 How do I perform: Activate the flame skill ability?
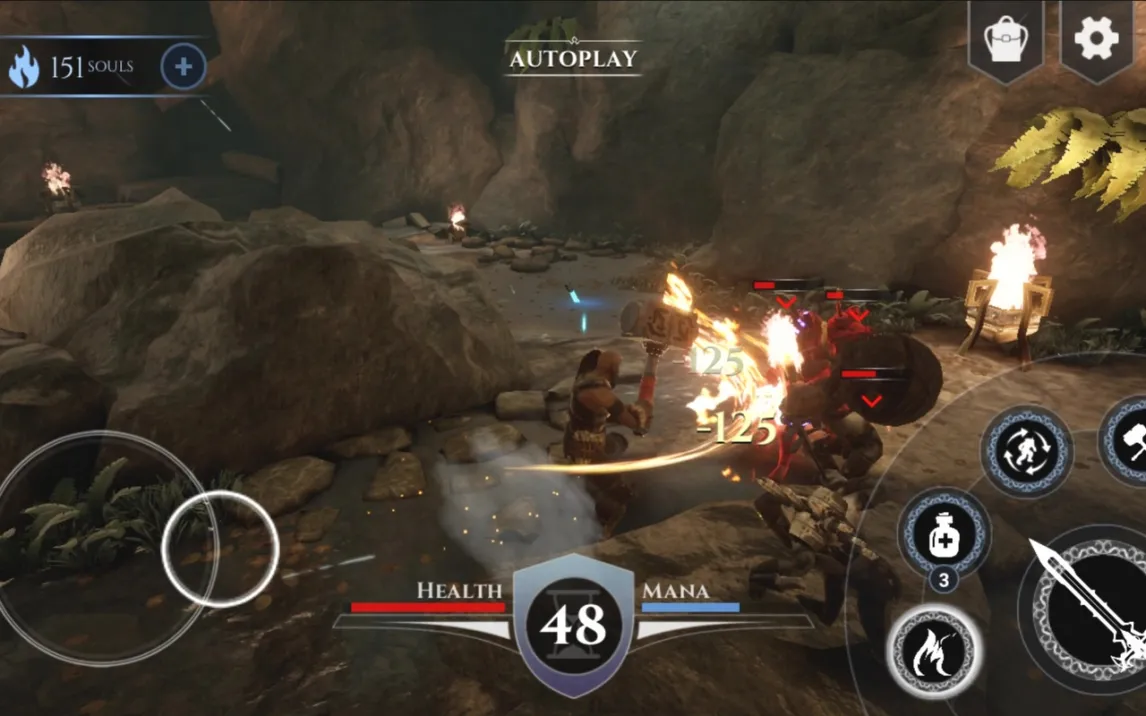click(934, 651)
